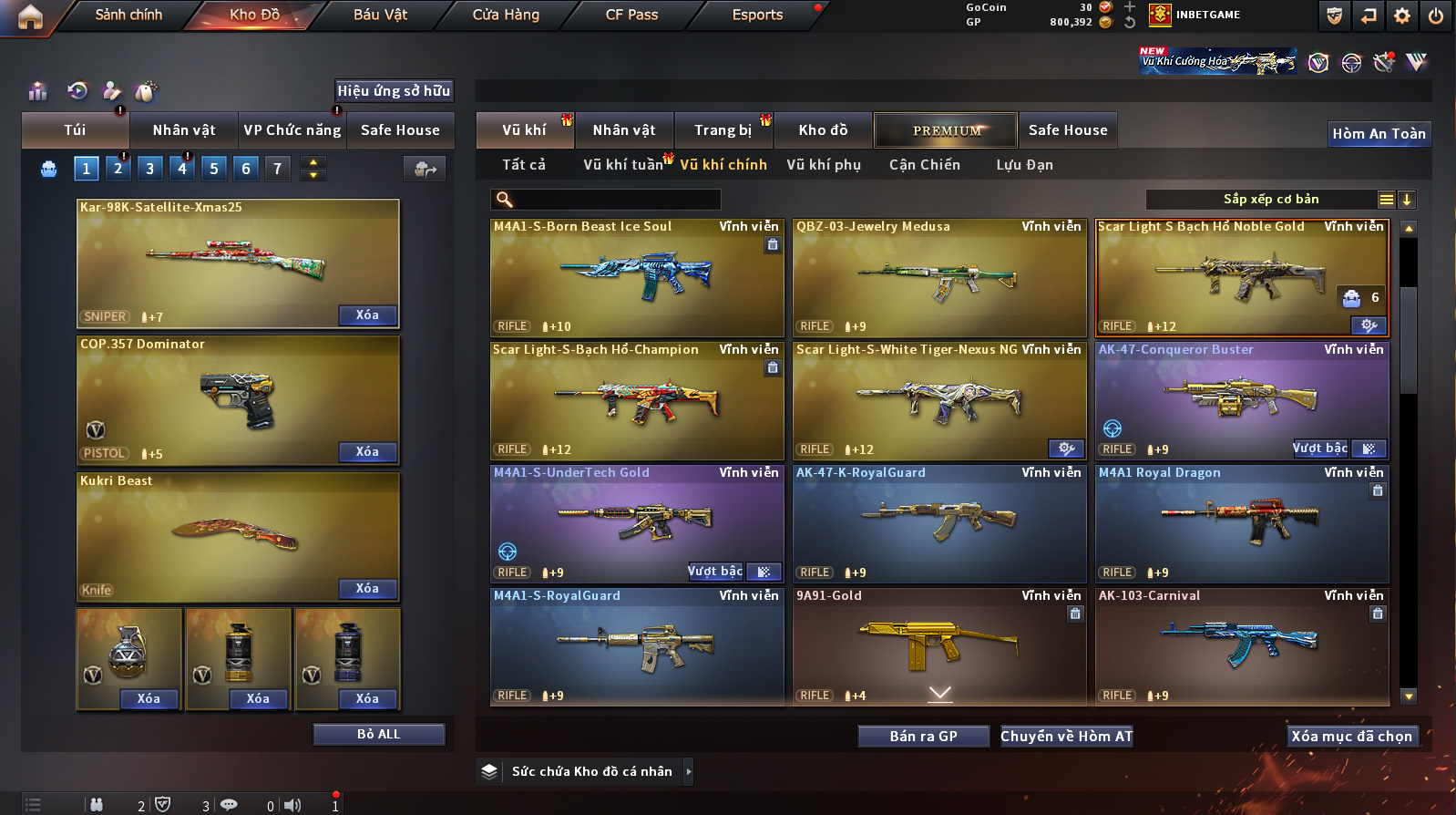Click Chuyển về Hòm AT button
1456x815 pixels.
pos(1066,737)
